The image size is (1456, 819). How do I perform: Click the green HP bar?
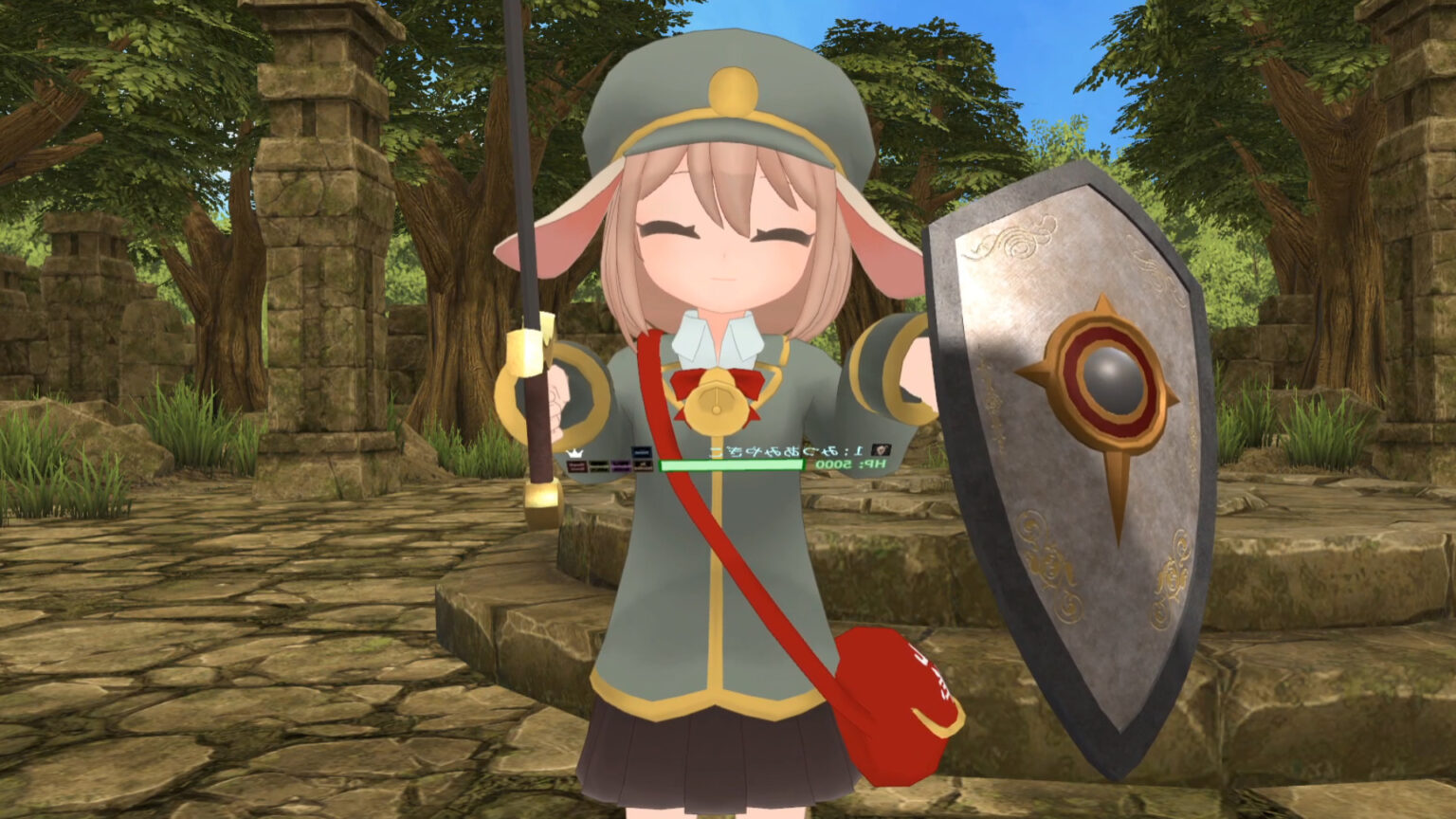735,465
